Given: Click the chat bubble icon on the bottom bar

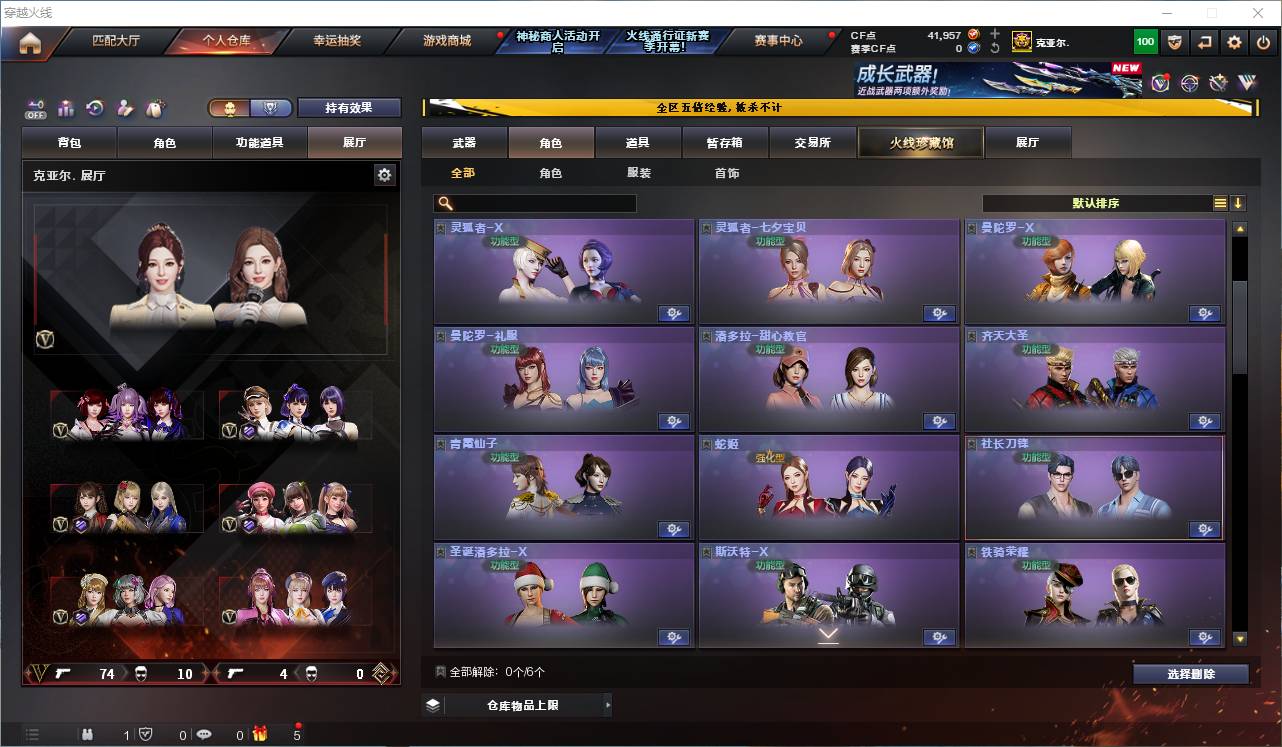Looking at the screenshot, I should click(x=204, y=734).
